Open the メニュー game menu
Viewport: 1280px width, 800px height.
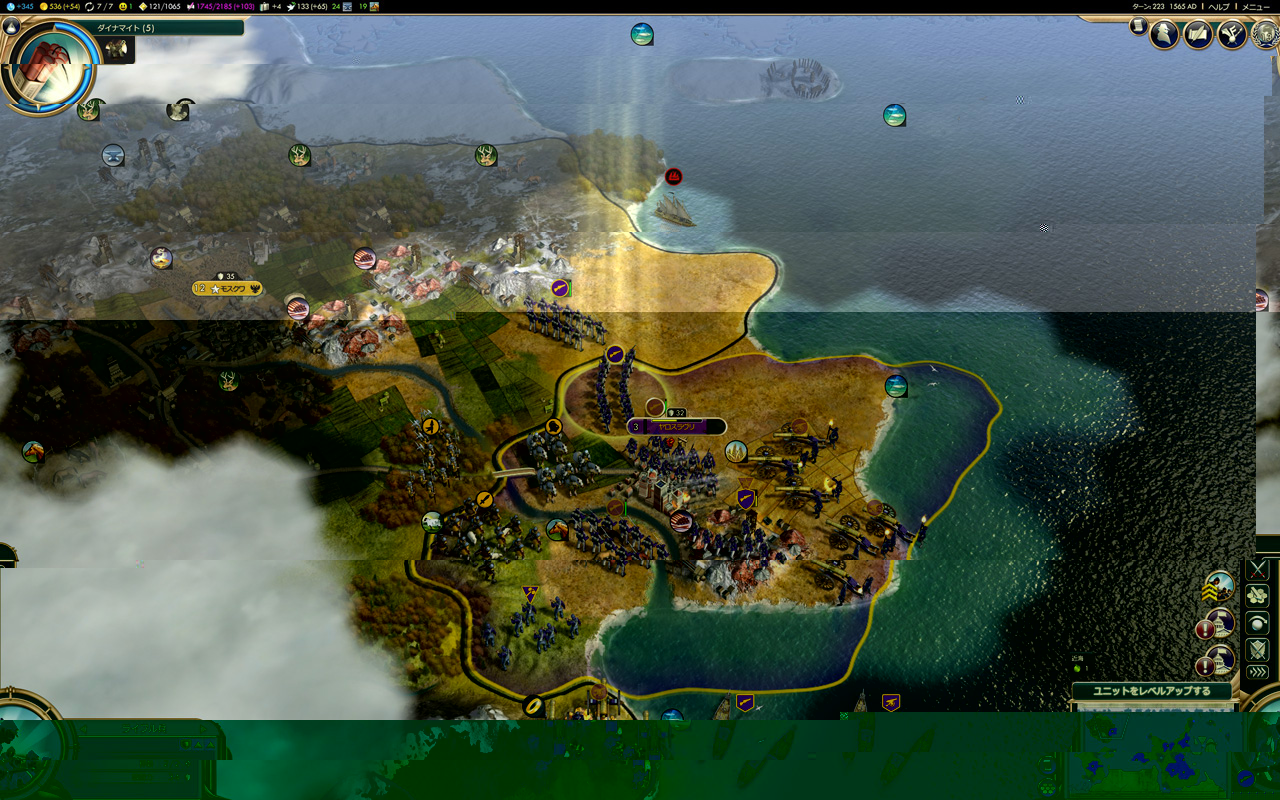pyautogui.click(x=1255, y=6)
